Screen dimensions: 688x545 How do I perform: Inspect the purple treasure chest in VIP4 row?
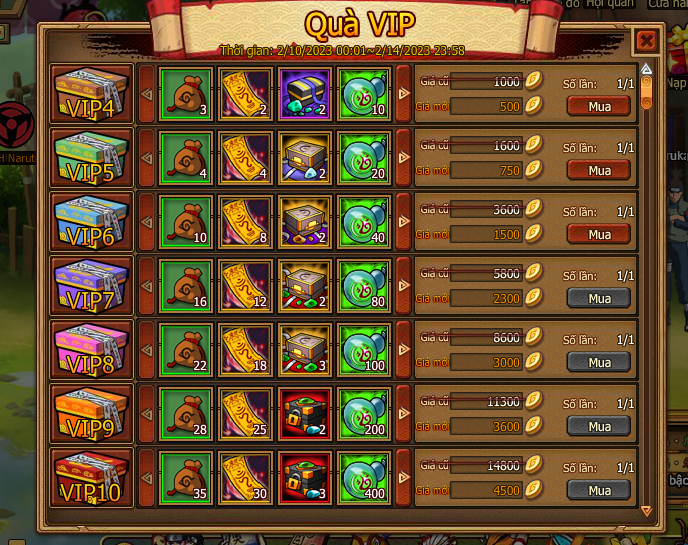[304, 93]
